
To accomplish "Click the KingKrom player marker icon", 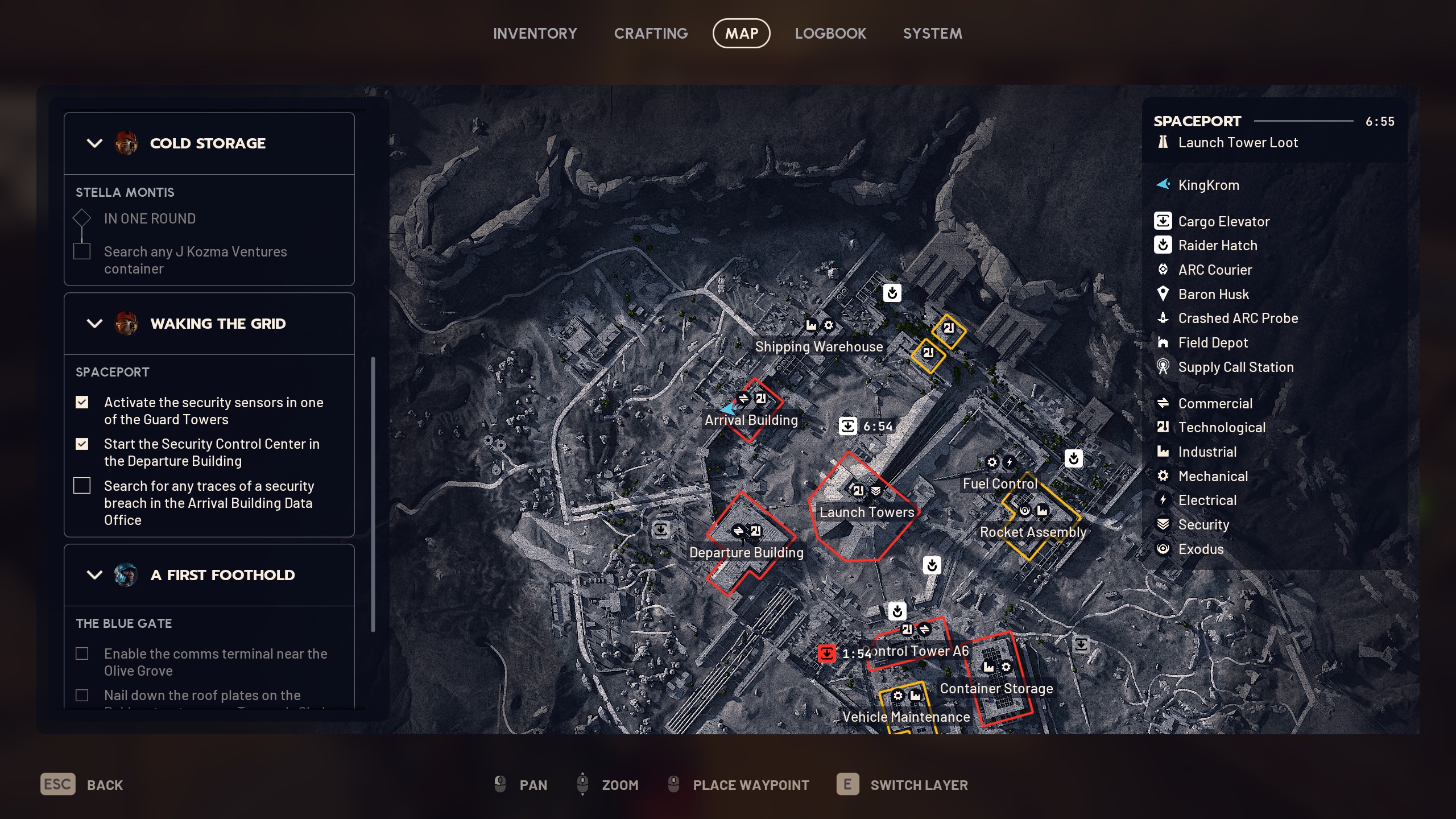I will [1163, 184].
